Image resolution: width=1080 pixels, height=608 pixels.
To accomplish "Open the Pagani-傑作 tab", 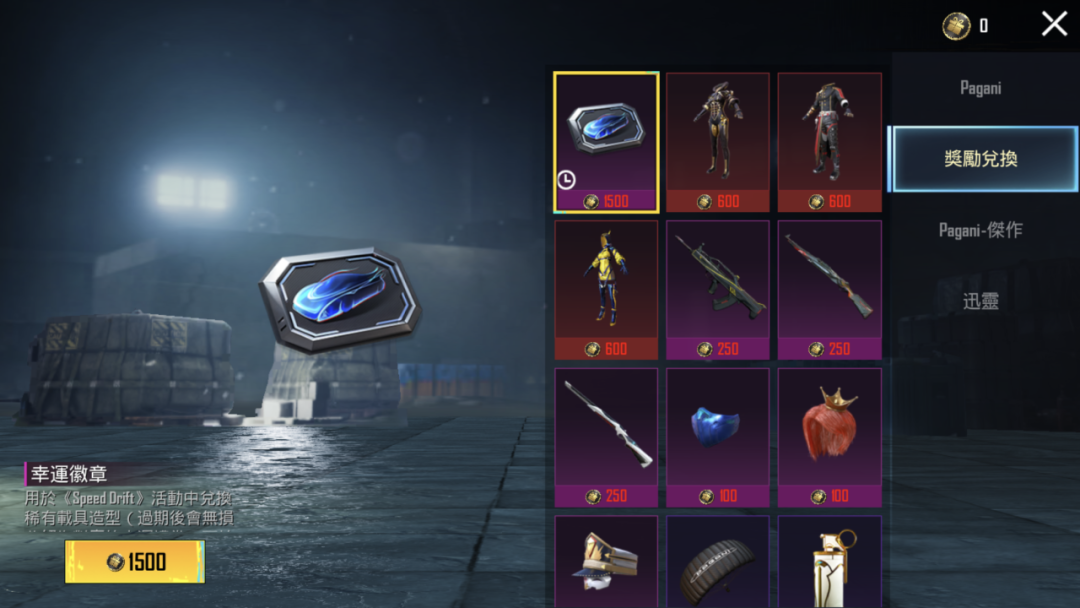I will [980, 230].
